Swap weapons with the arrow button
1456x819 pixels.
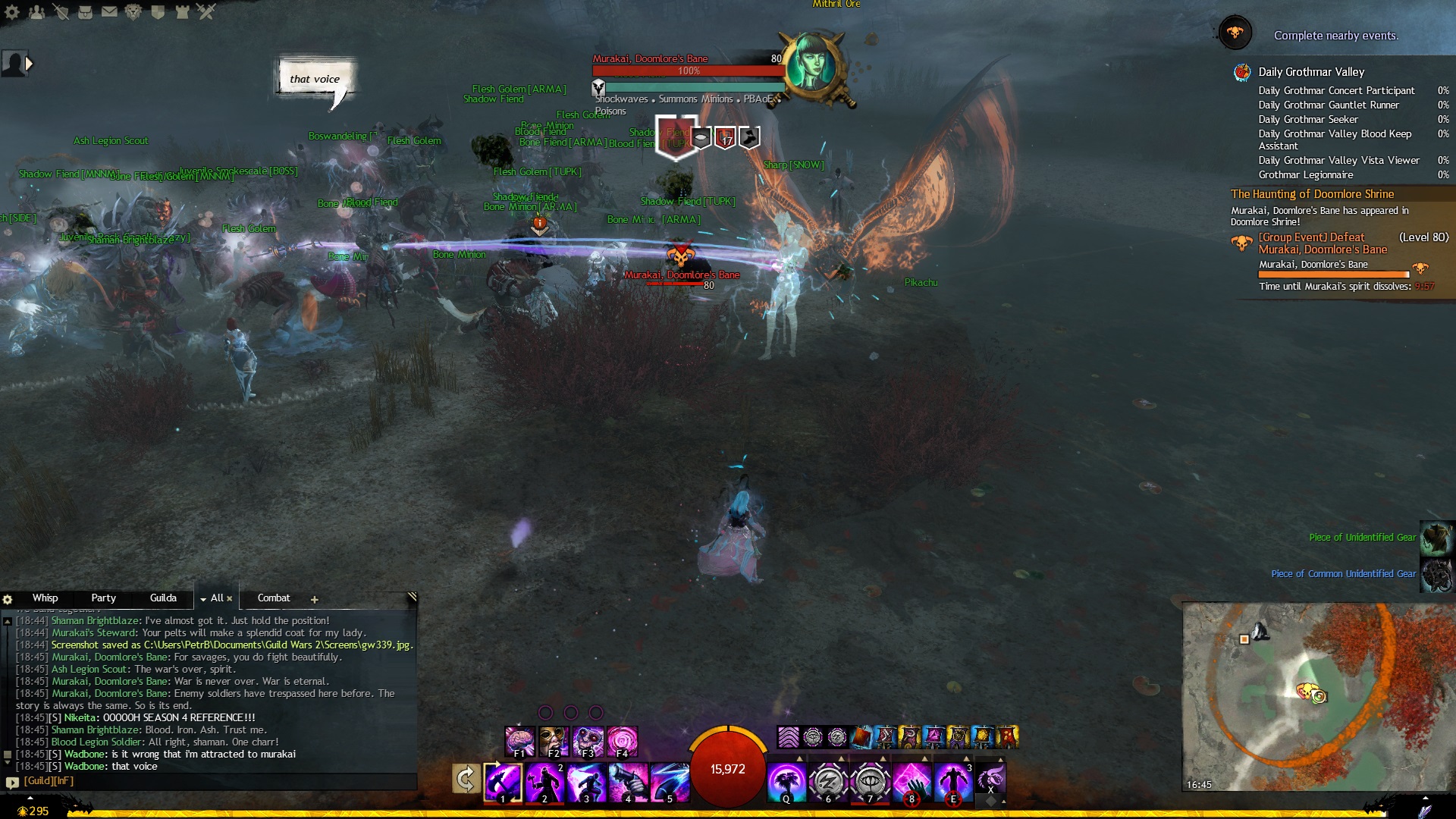click(466, 779)
